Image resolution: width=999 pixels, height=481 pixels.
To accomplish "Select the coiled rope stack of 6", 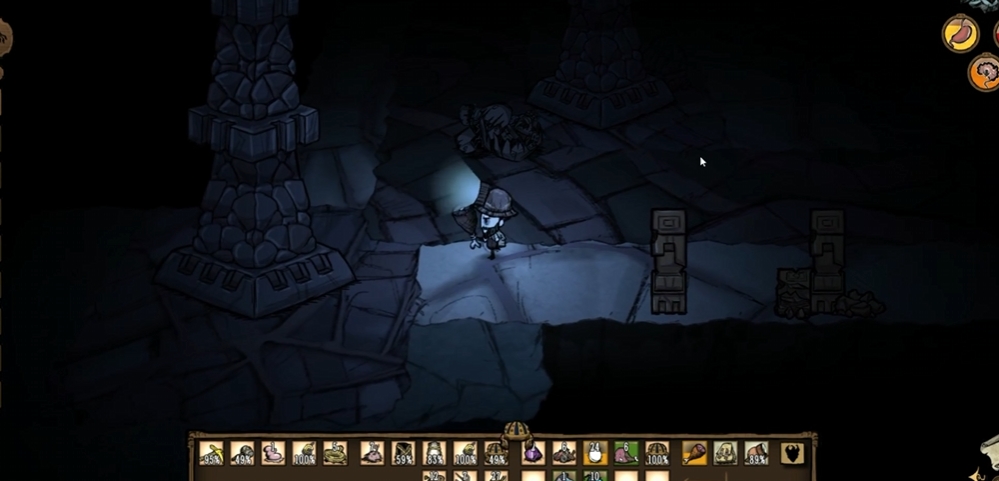I will [338, 453].
